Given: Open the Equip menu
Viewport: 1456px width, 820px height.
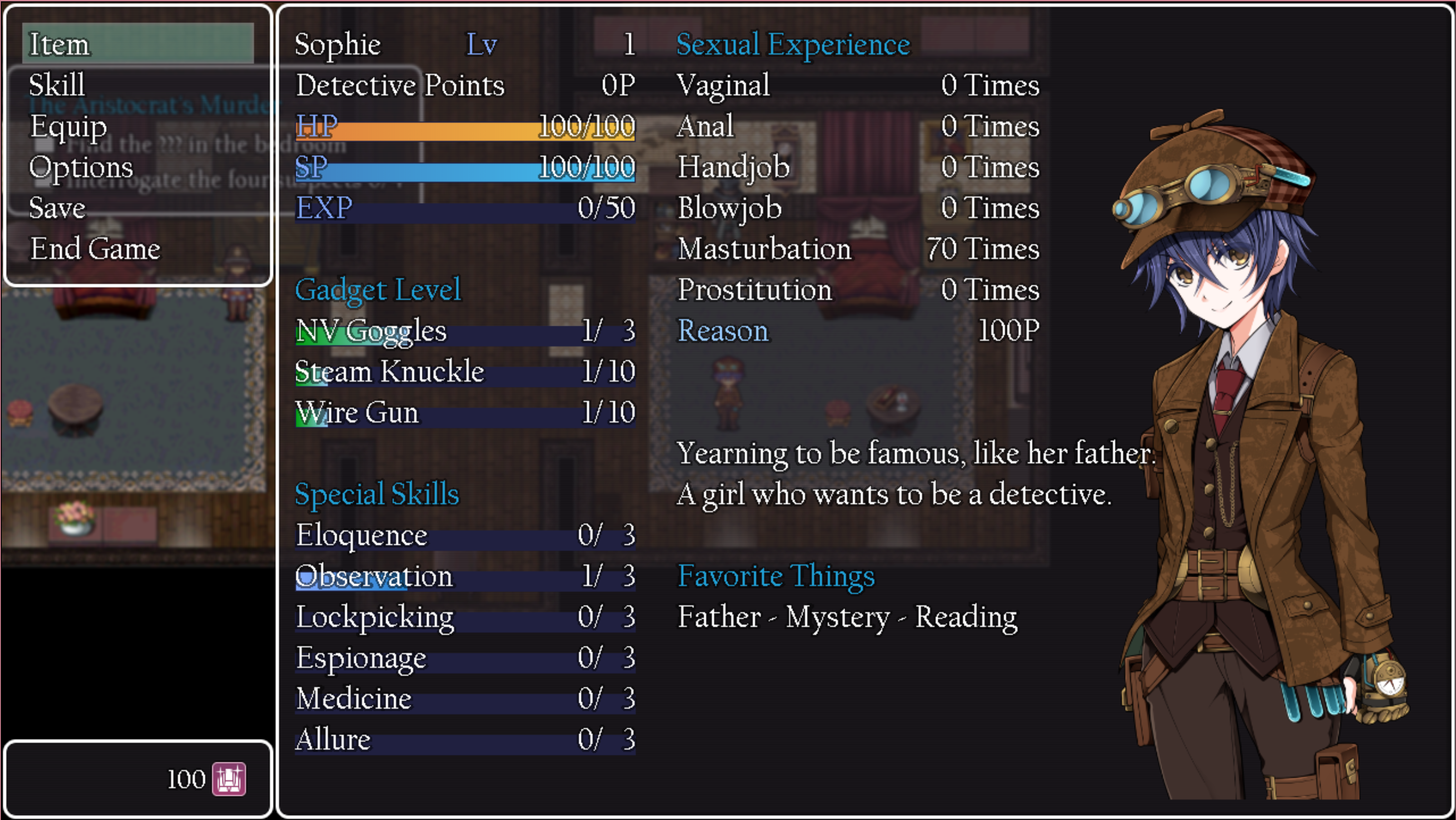Looking at the screenshot, I should (68, 127).
